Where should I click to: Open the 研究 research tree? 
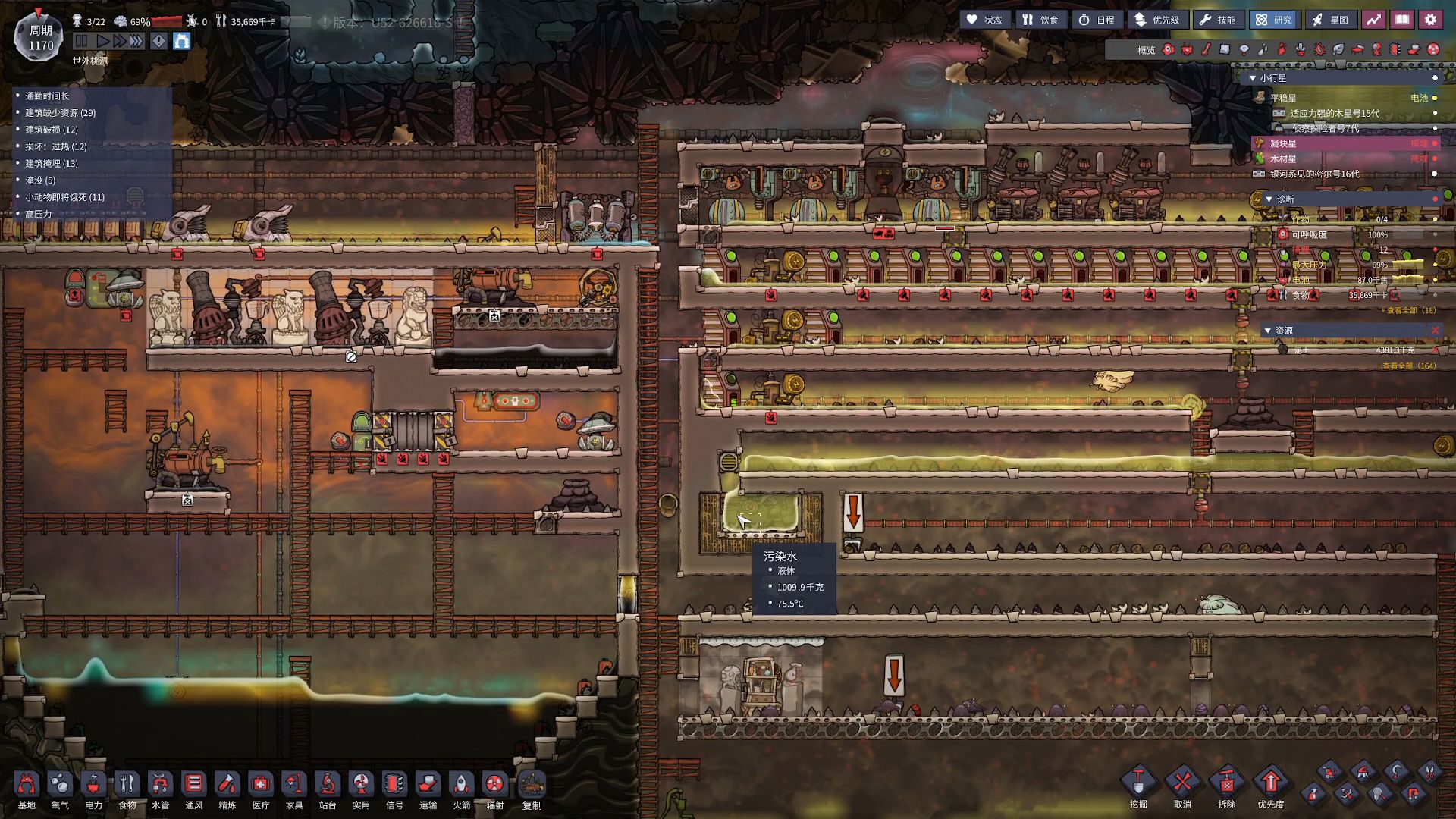coord(1274,20)
